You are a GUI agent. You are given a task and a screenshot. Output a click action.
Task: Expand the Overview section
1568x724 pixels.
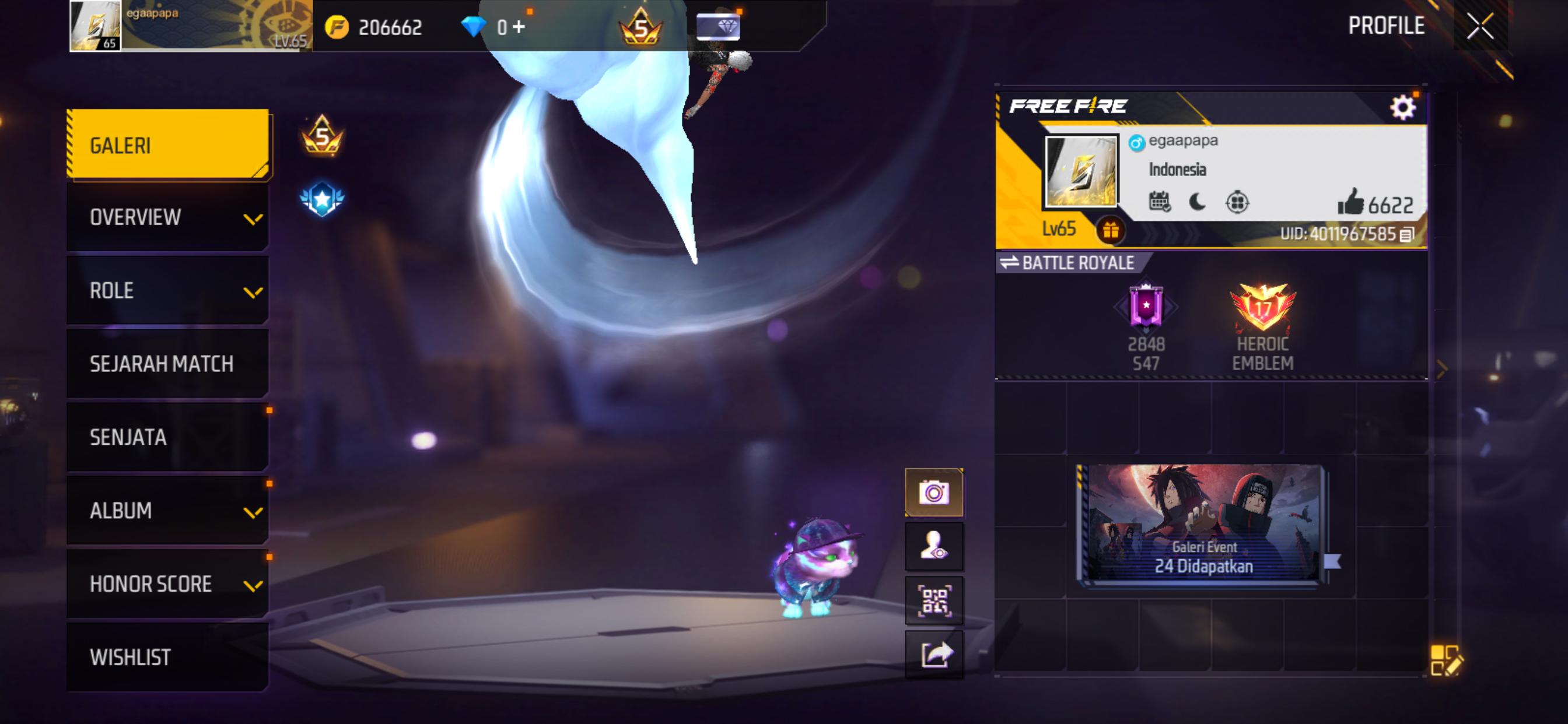point(167,217)
